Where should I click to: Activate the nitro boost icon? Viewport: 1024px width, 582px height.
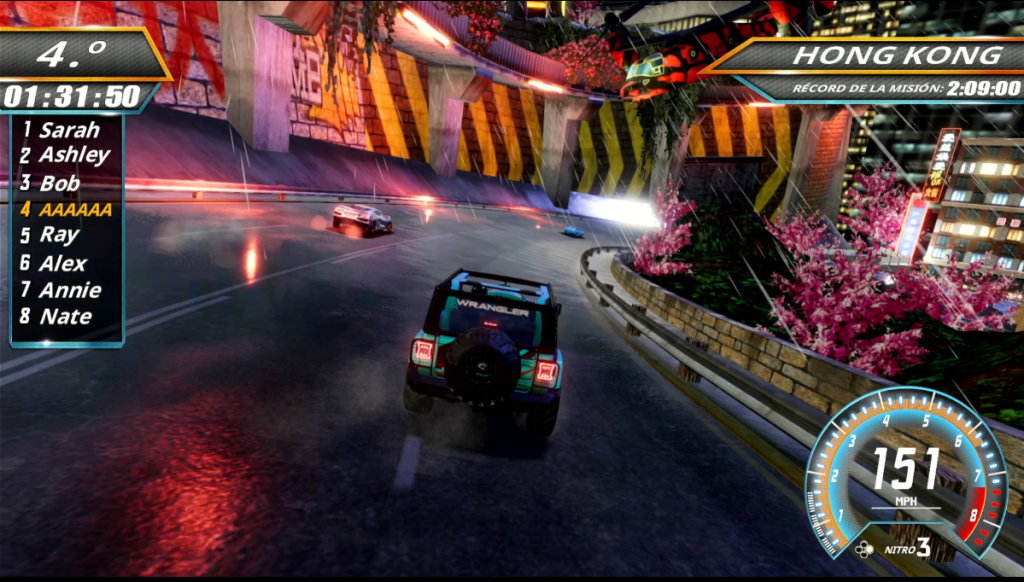tap(864, 547)
